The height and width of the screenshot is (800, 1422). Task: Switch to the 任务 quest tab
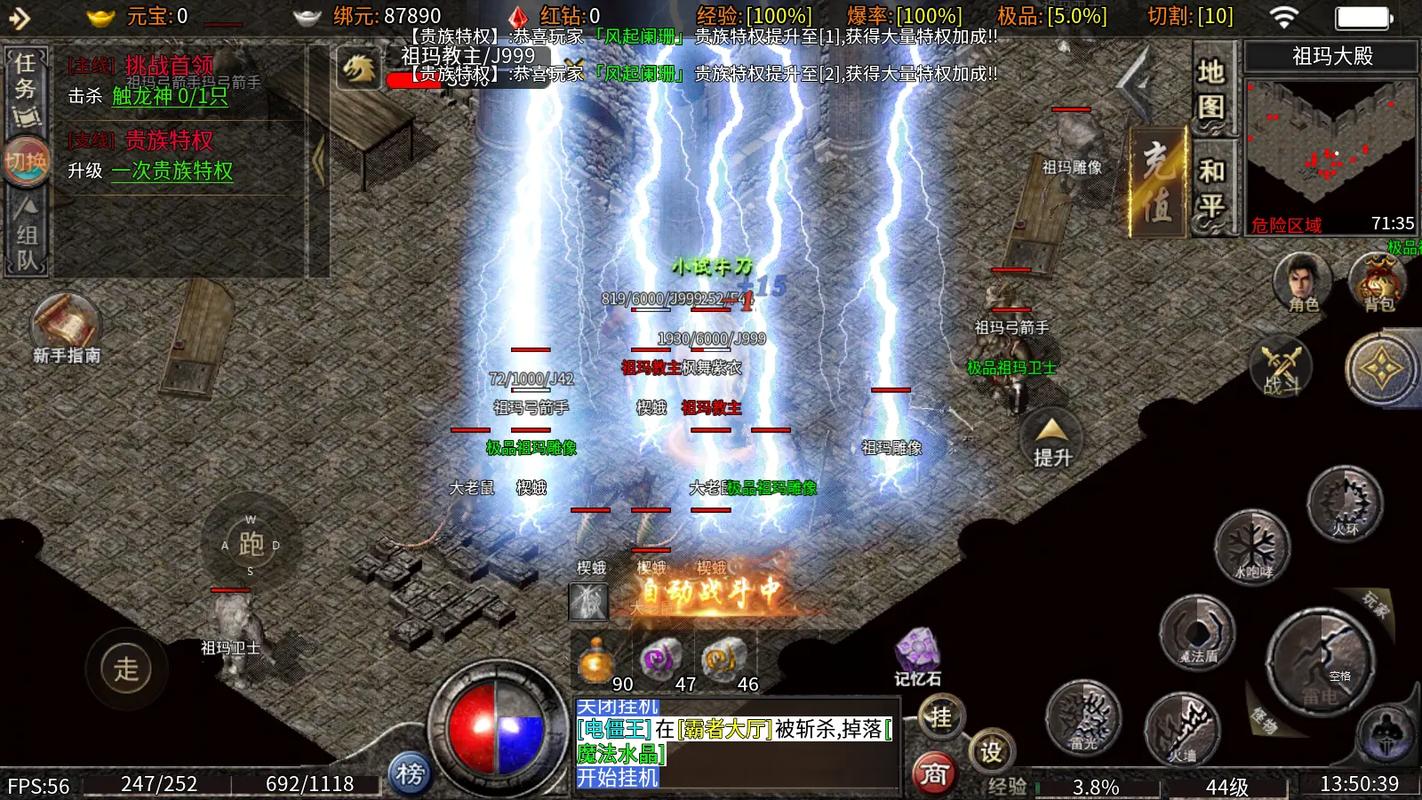click(x=25, y=77)
